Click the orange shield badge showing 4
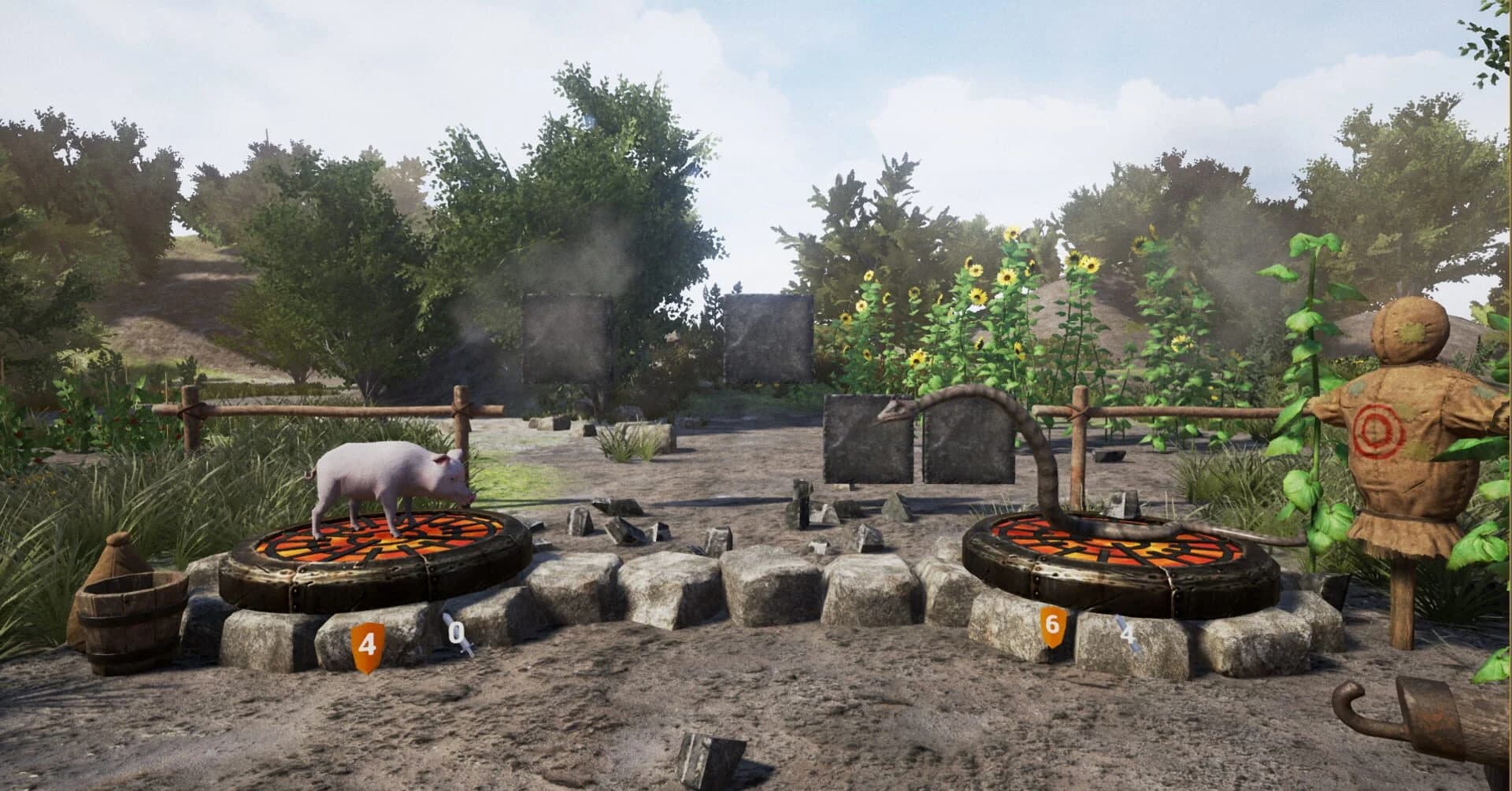The width and height of the screenshot is (1512, 791). click(x=367, y=647)
